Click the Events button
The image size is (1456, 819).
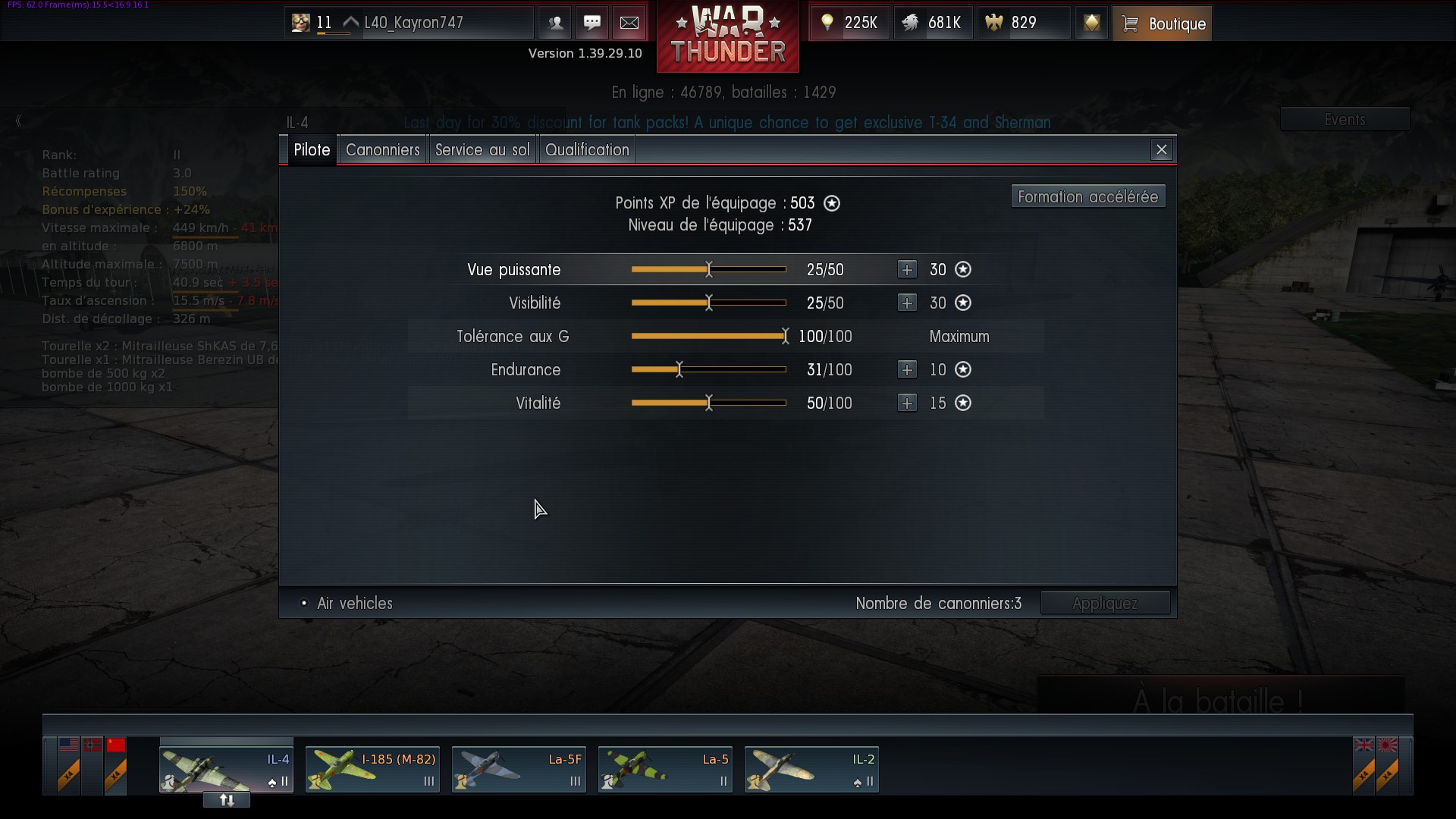coord(1345,120)
